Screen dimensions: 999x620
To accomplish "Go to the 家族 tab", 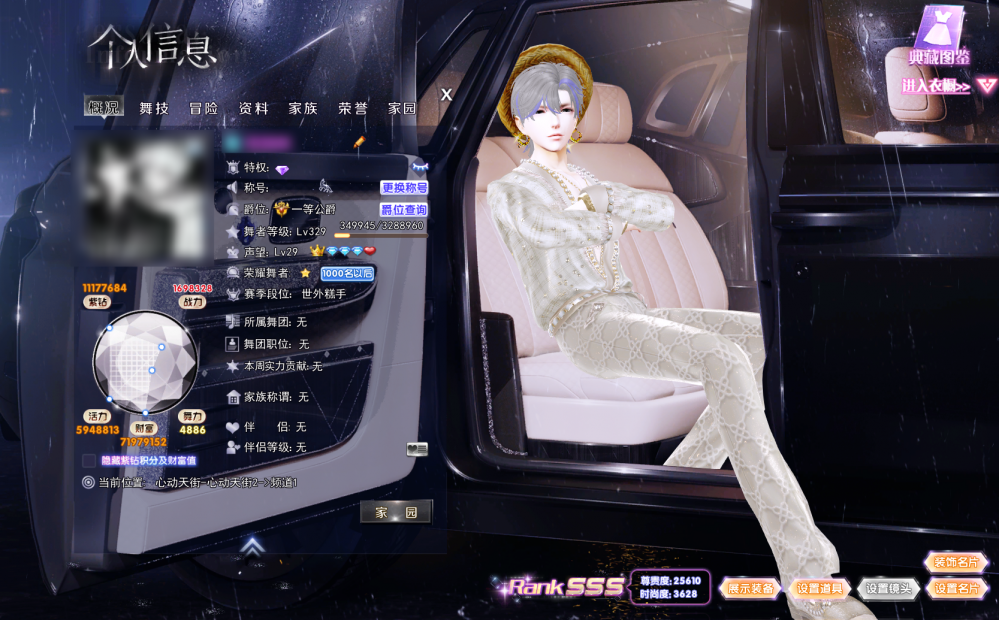I will (x=303, y=108).
